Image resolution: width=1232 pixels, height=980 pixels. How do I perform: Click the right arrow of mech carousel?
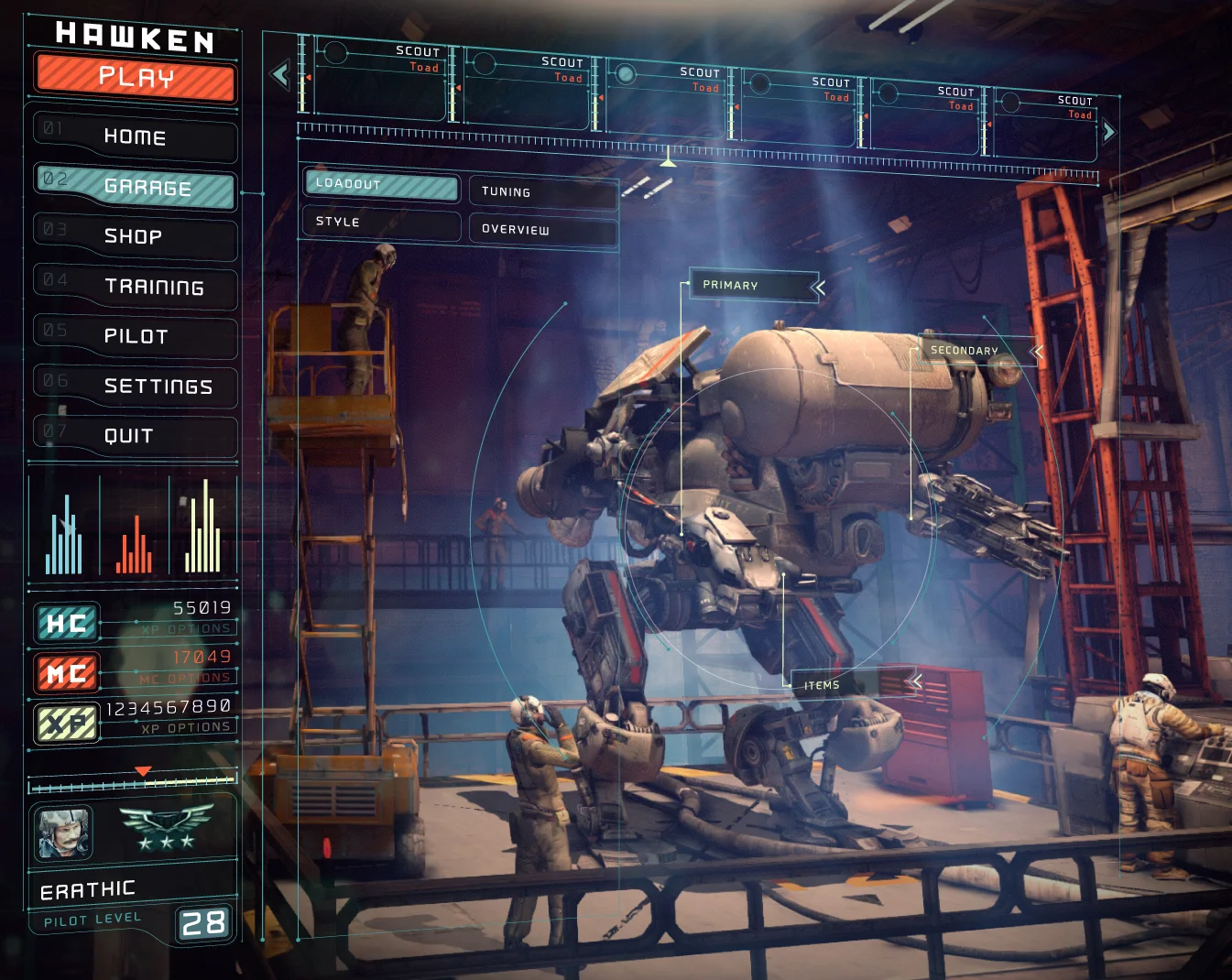pyautogui.click(x=1108, y=131)
